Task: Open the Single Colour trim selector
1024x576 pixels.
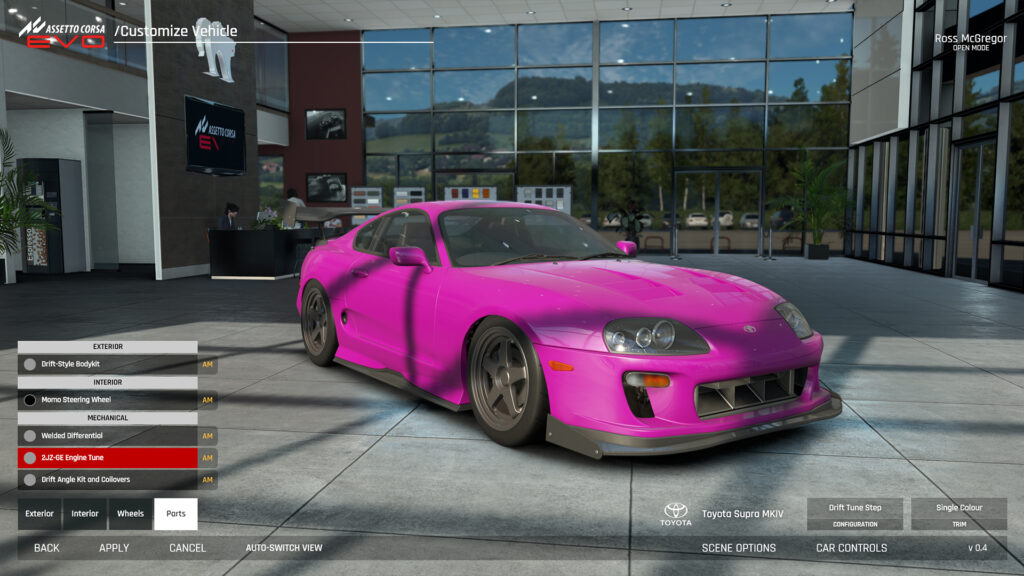Action: 959,514
